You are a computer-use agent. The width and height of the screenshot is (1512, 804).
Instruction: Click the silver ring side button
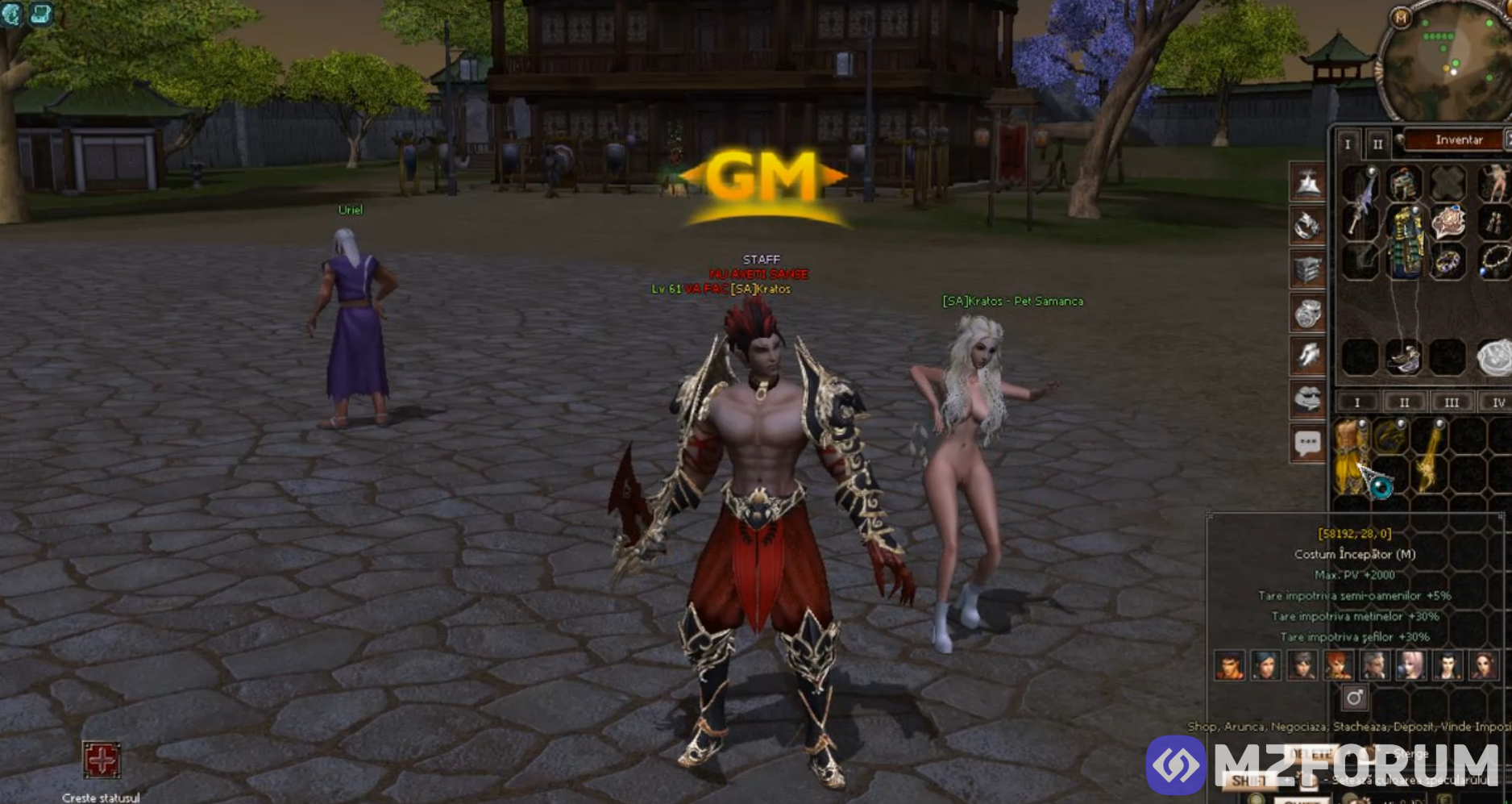[1307, 313]
